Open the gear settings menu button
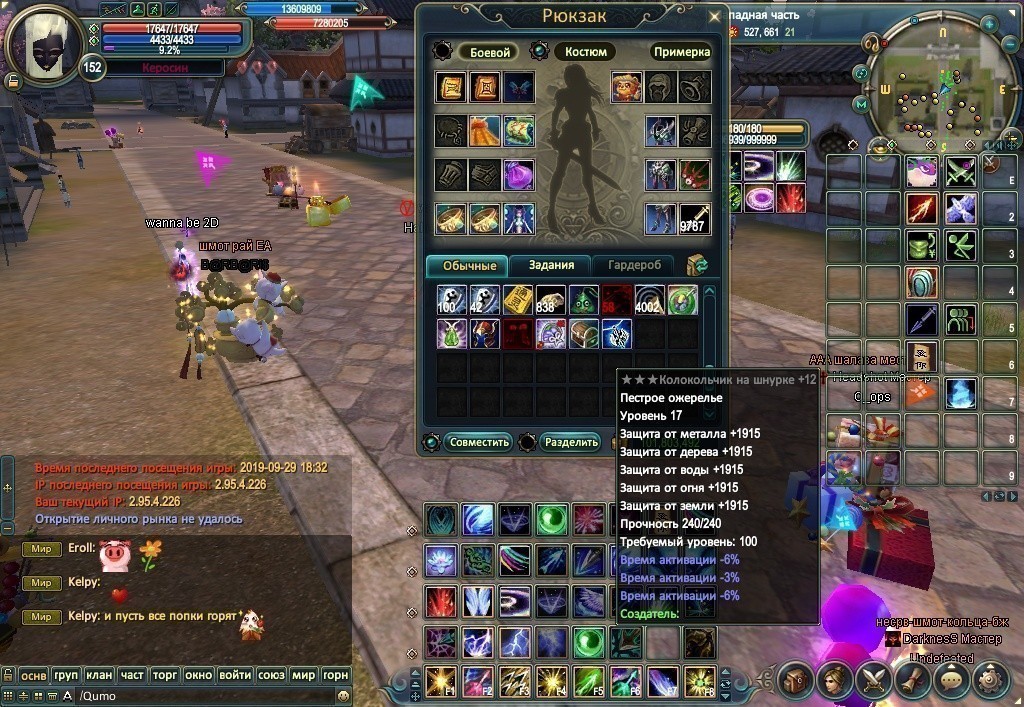Screen dimensions: 1024x707 (x=991, y=681)
